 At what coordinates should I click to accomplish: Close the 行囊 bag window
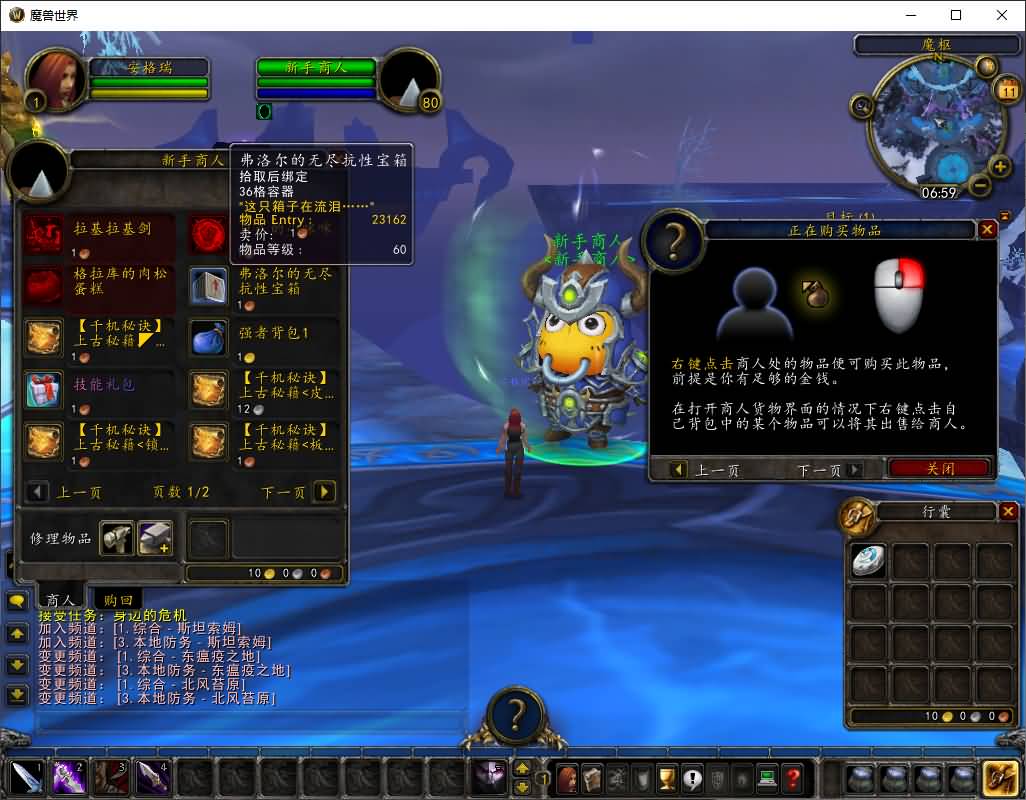[x=1008, y=512]
